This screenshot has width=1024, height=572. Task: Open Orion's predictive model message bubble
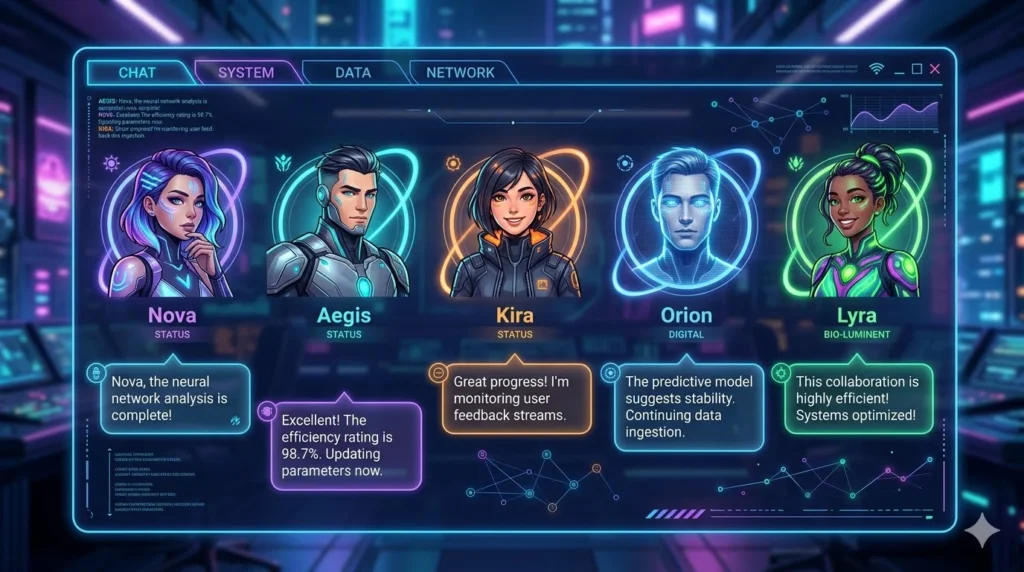coord(688,407)
